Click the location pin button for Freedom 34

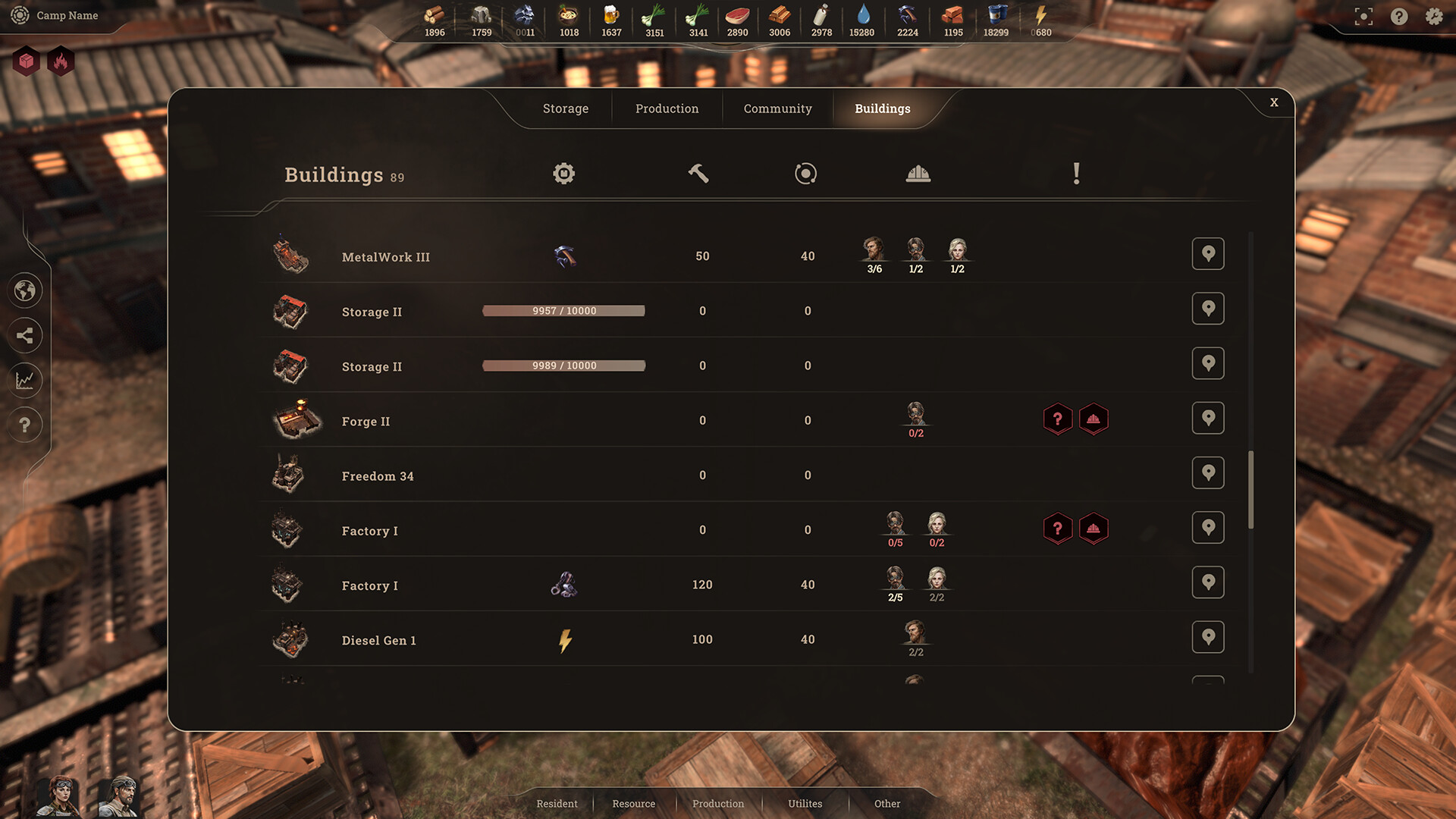coord(1208,472)
